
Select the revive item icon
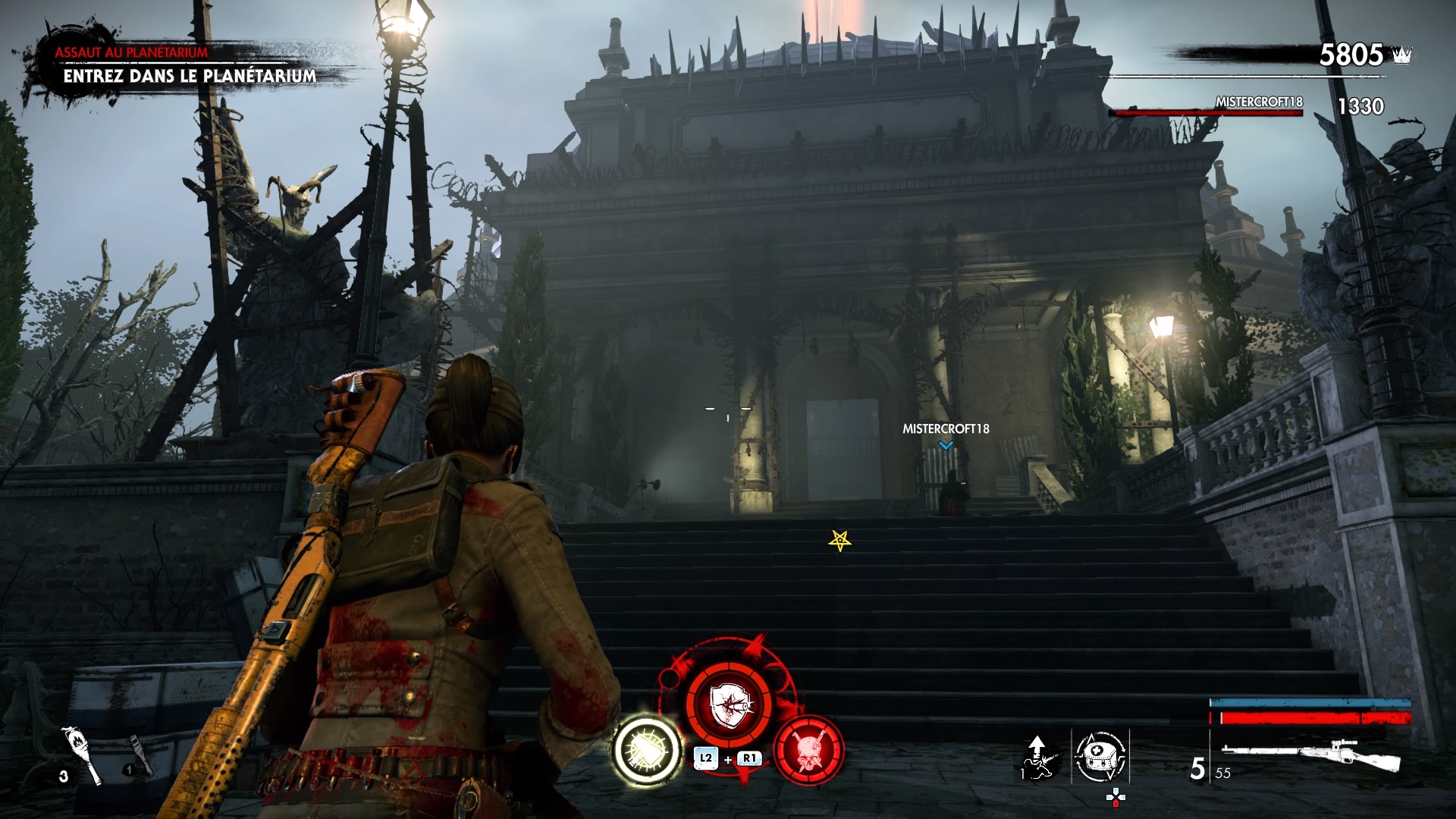pyautogui.click(x=1040, y=756)
